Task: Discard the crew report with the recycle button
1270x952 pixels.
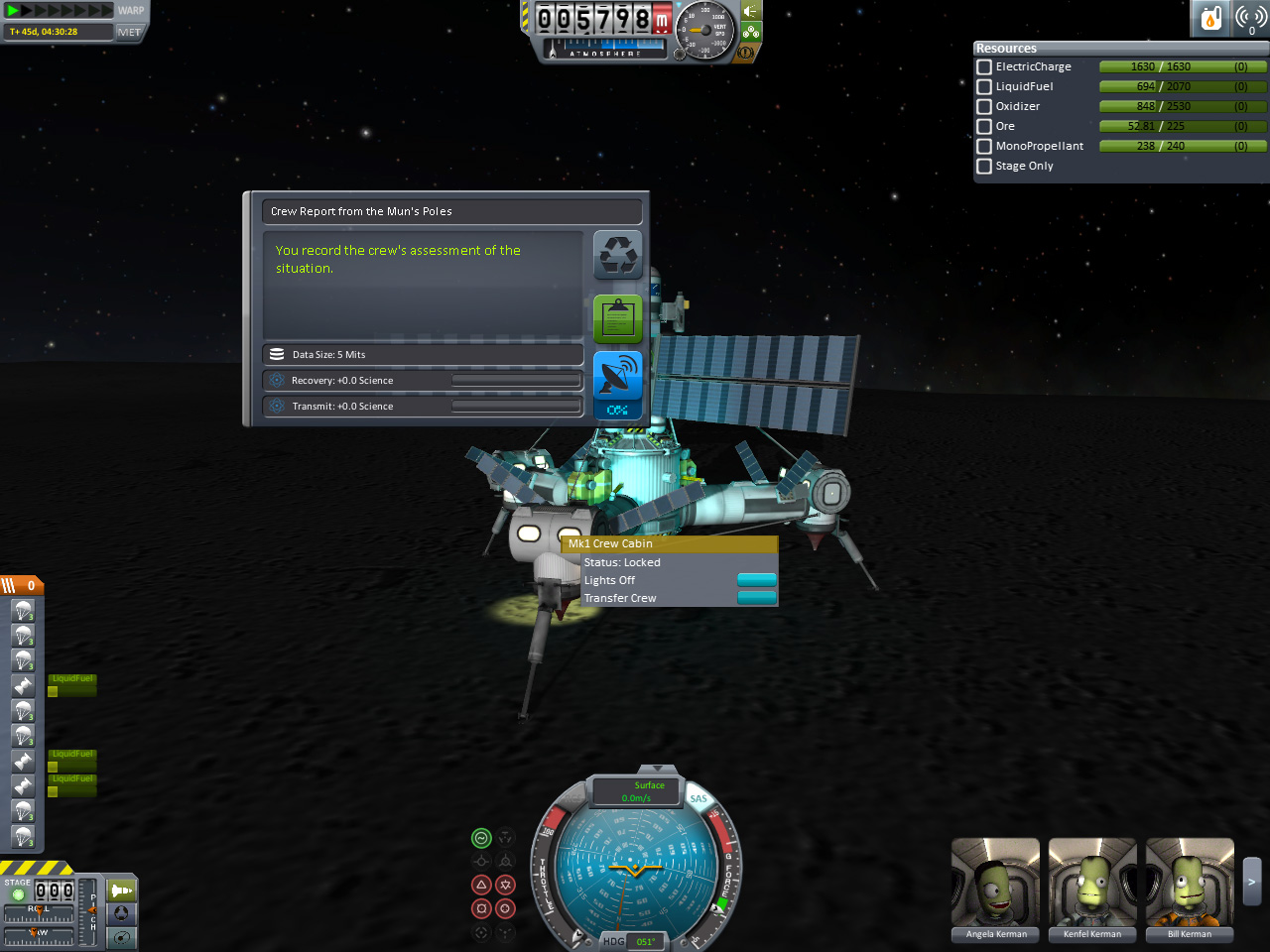Action: [x=617, y=255]
